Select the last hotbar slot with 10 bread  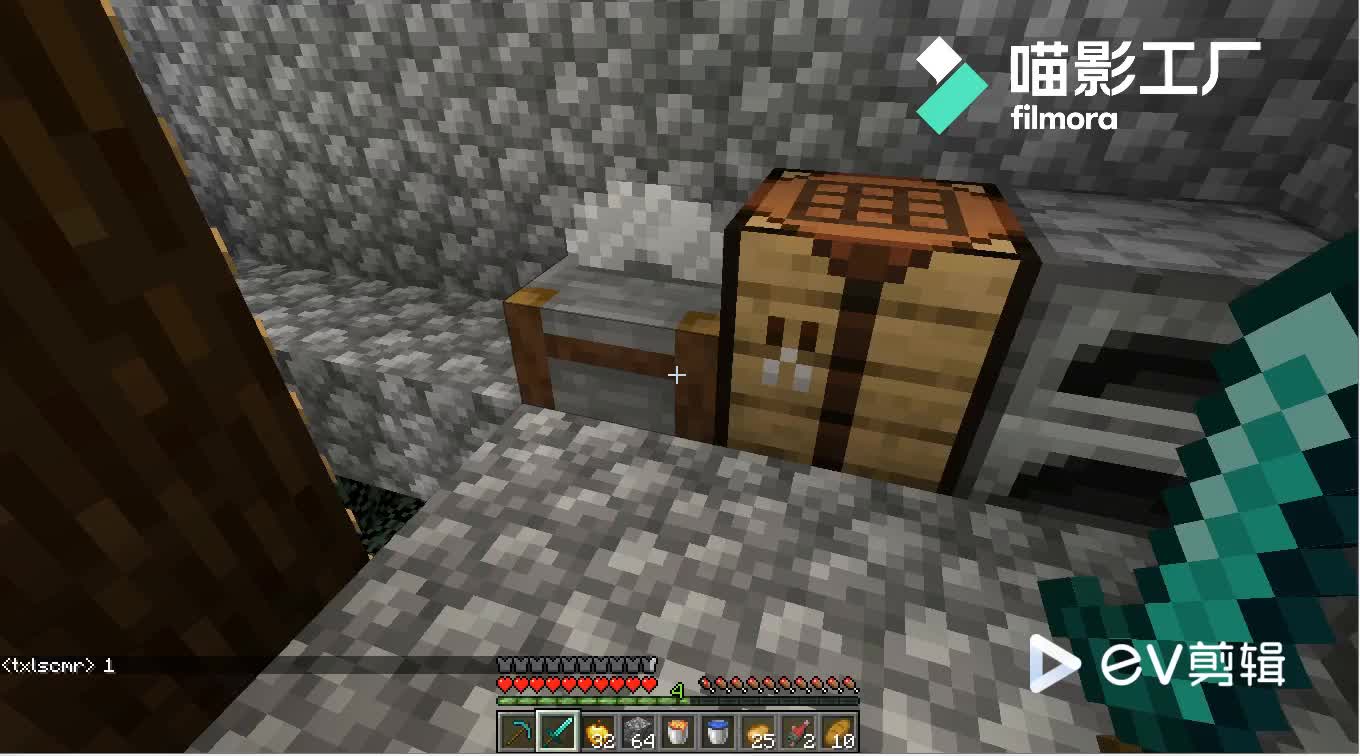[x=838, y=730]
